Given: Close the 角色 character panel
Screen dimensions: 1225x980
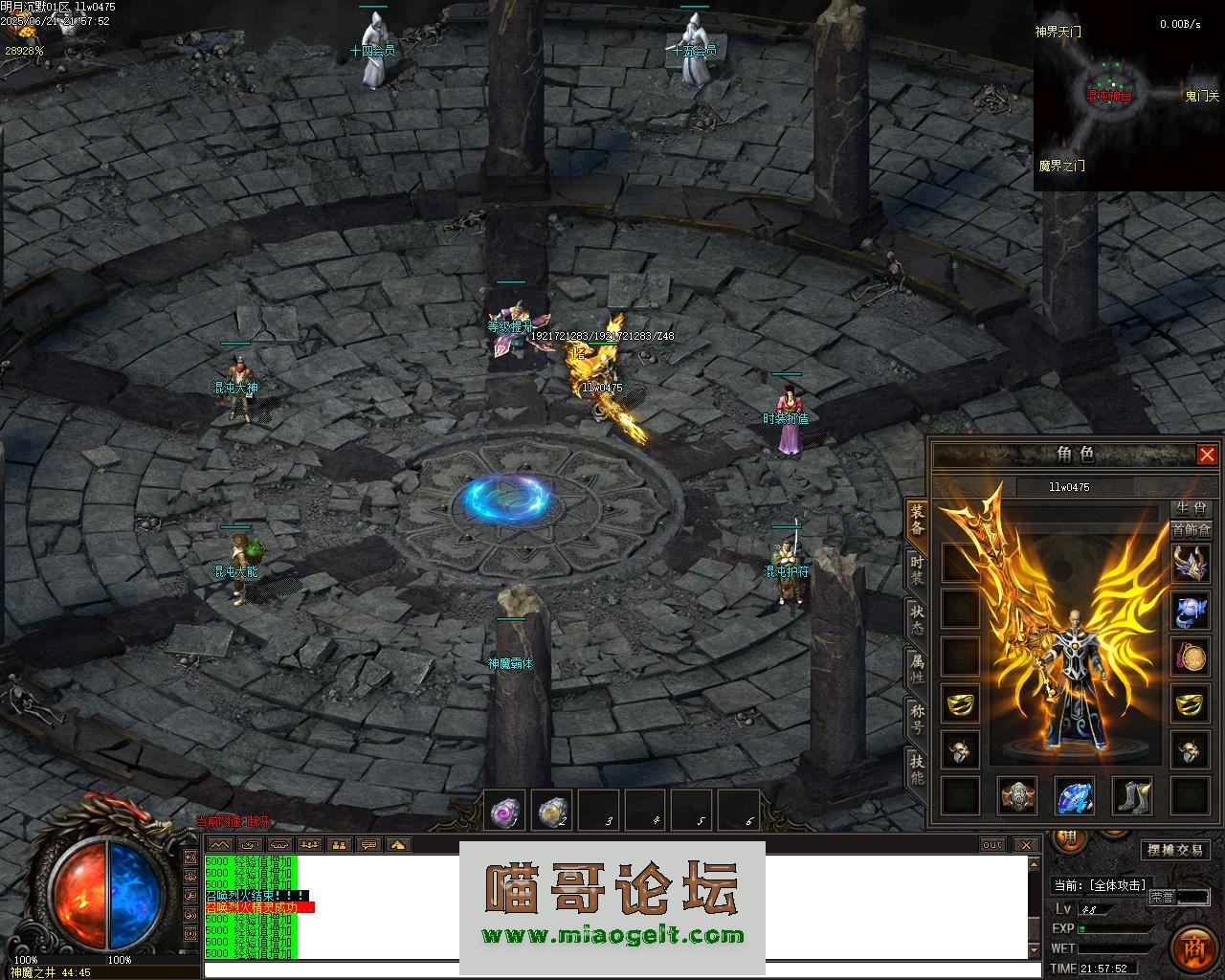Looking at the screenshot, I should click(1207, 456).
